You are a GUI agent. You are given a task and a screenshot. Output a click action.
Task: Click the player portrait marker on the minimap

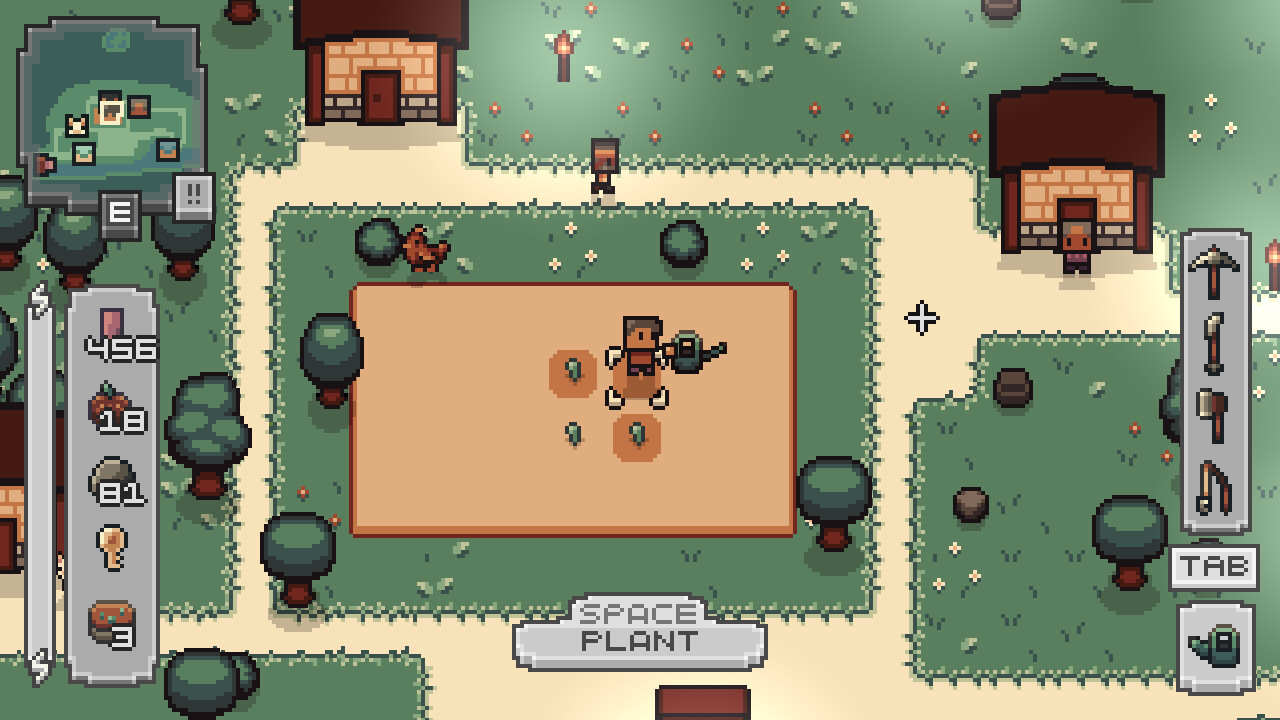pyautogui.click(x=111, y=110)
